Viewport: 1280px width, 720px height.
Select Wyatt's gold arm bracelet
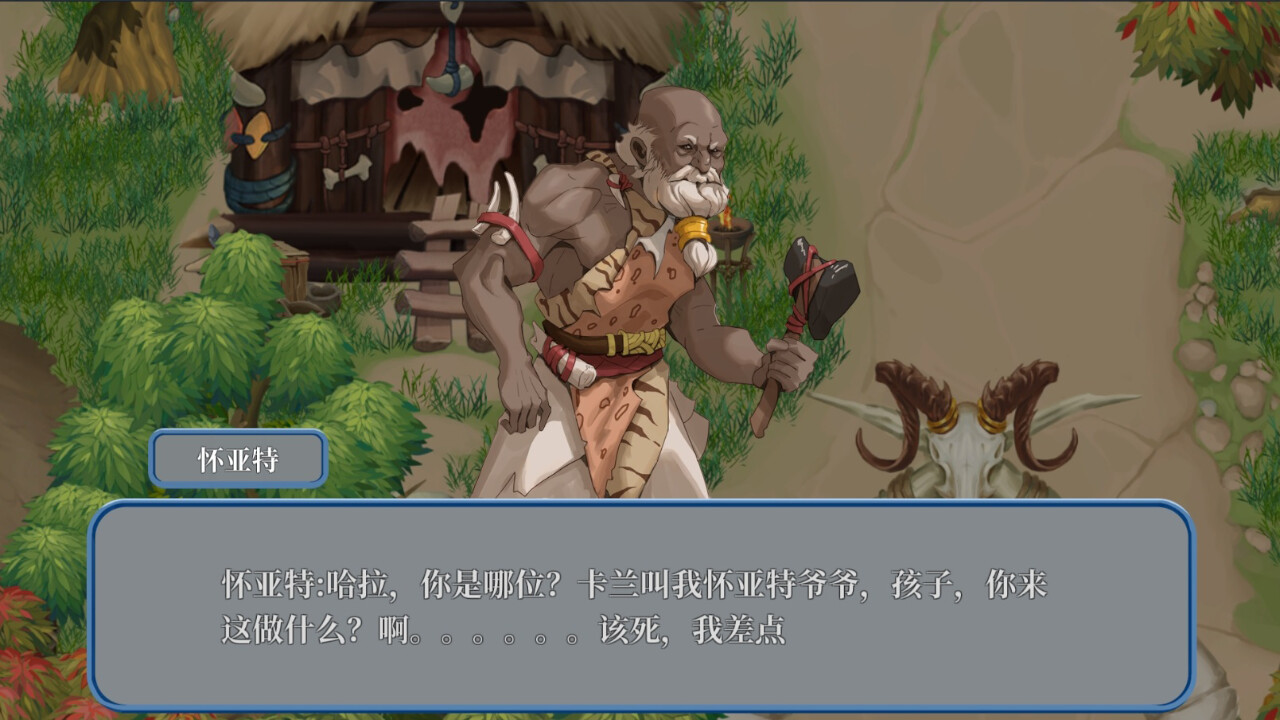691,232
